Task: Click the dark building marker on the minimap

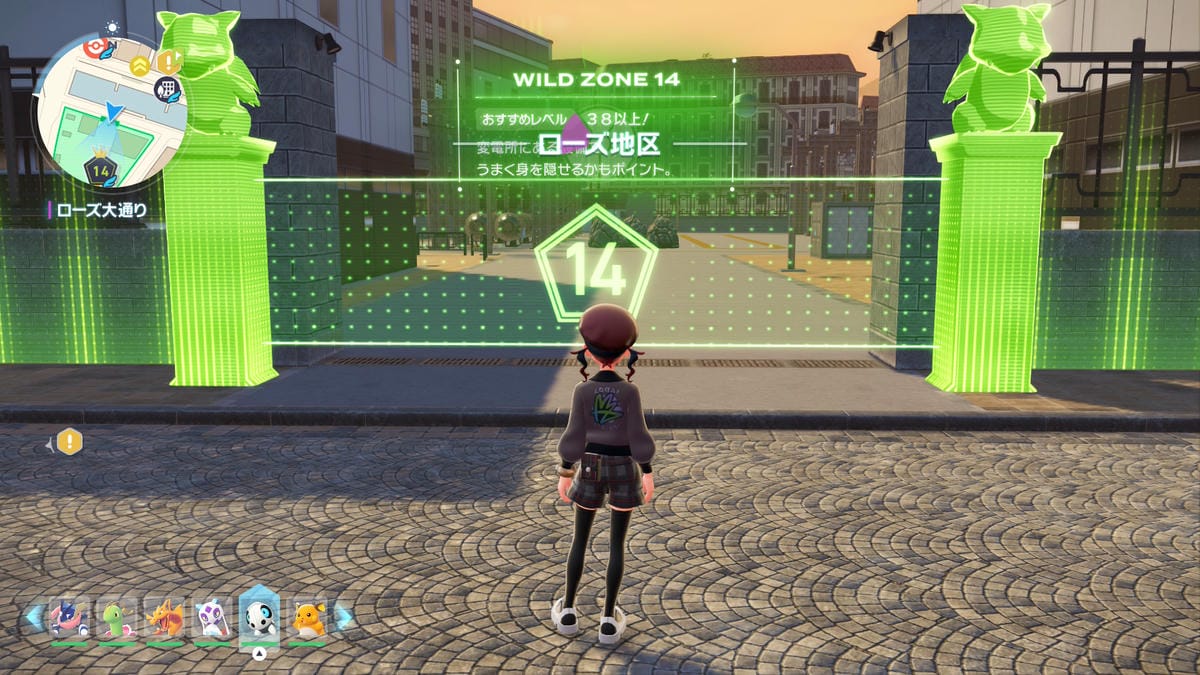Action: (x=167, y=89)
